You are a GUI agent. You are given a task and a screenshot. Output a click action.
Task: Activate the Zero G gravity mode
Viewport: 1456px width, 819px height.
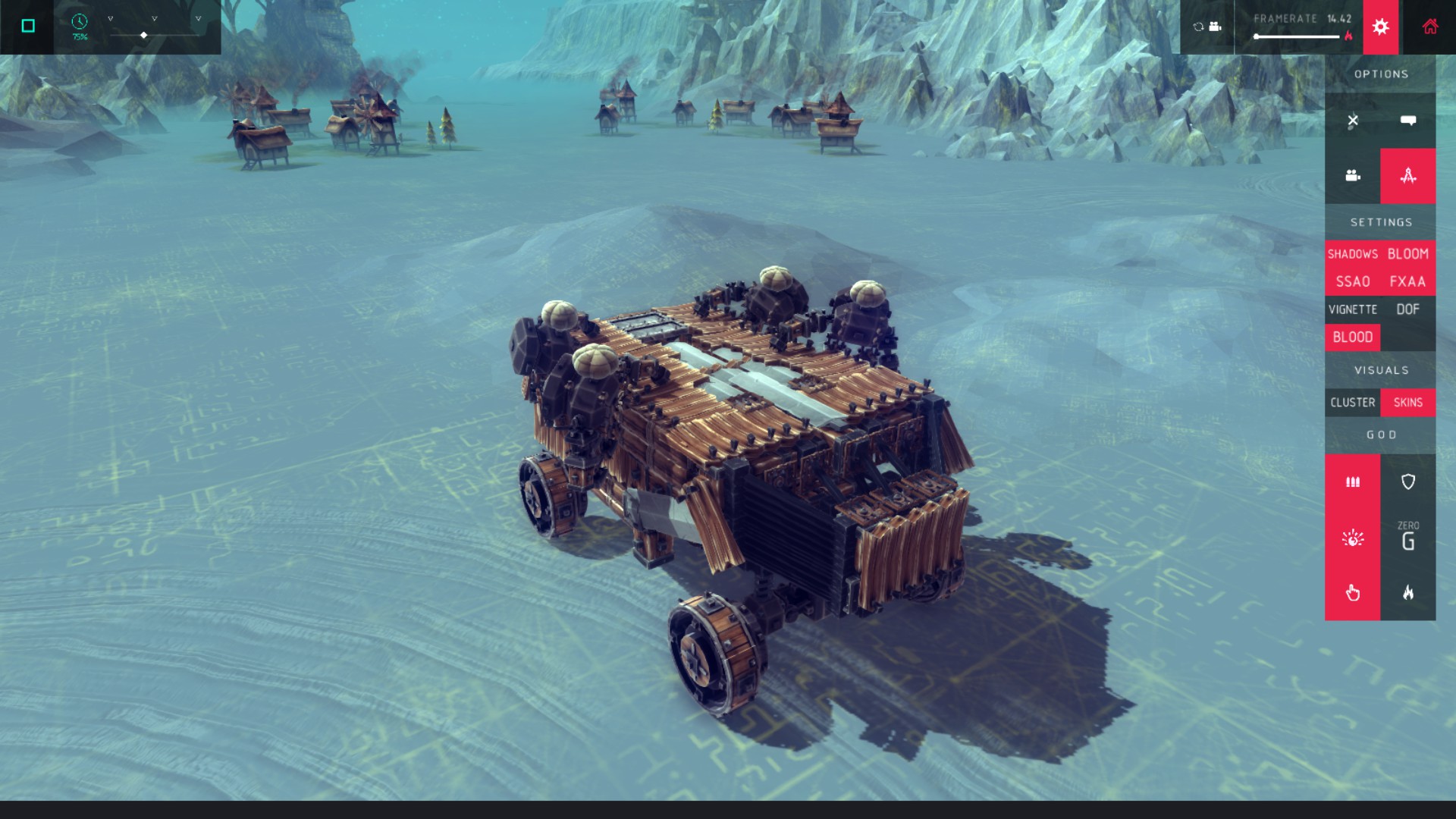click(x=1408, y=537)
